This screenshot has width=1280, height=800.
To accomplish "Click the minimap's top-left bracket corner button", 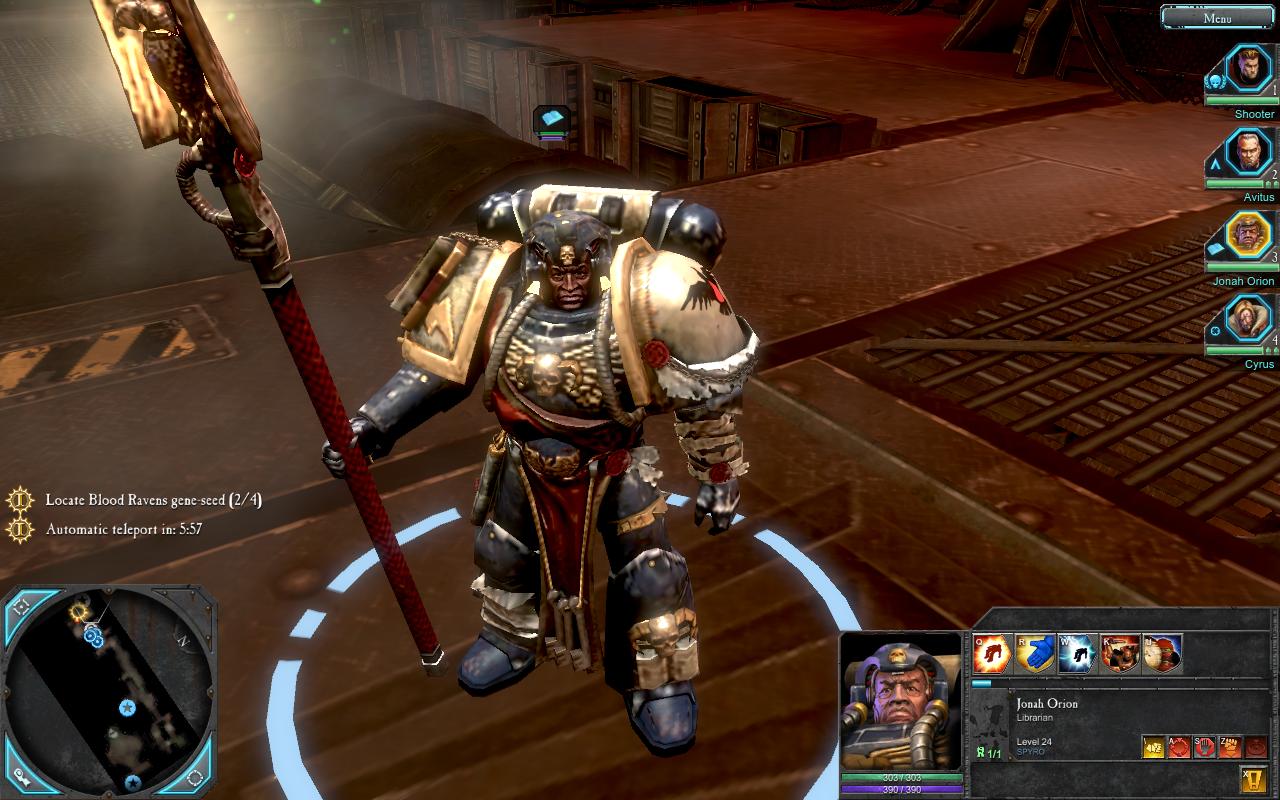I will pyautogui.click(x=22, y=606).
